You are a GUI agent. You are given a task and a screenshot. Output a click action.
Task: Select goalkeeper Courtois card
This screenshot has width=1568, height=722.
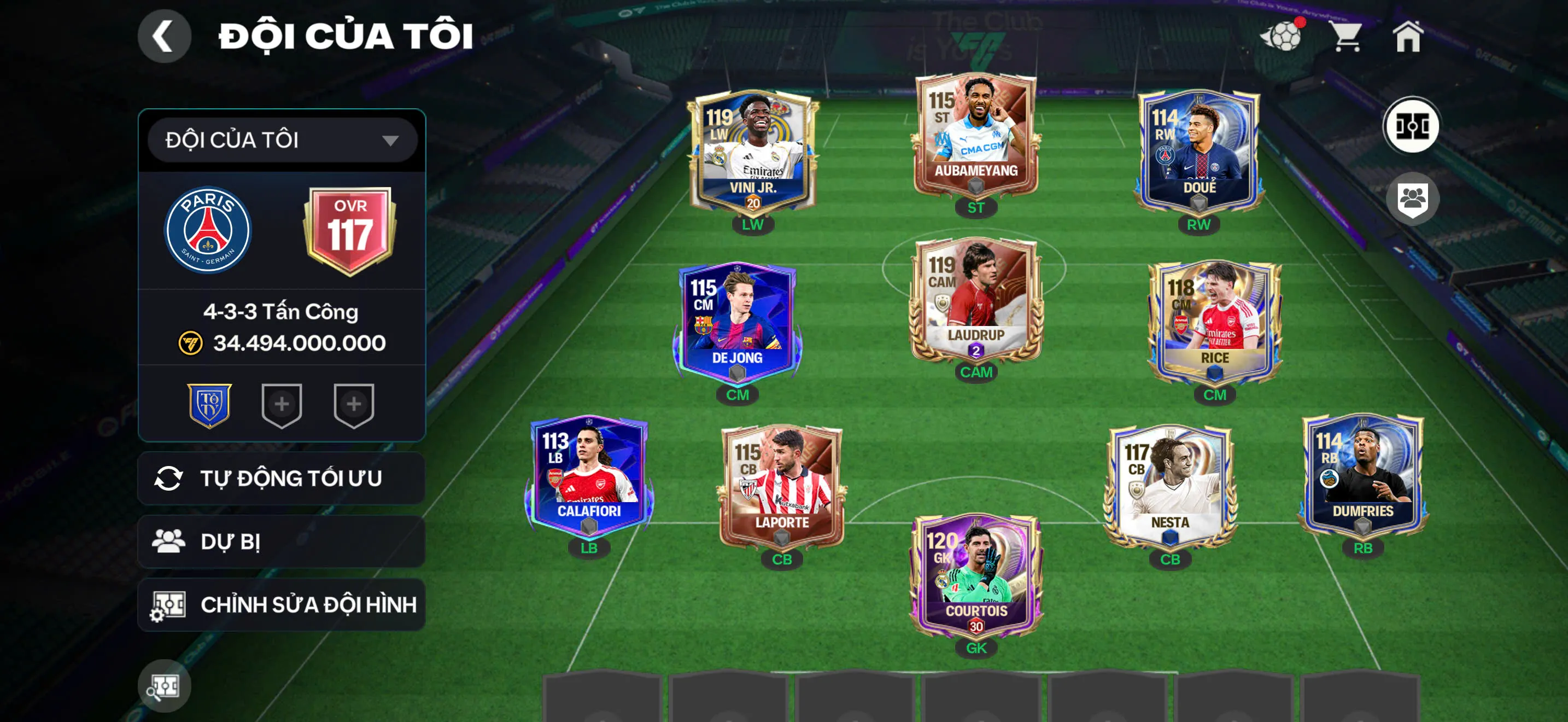point(976,575)
